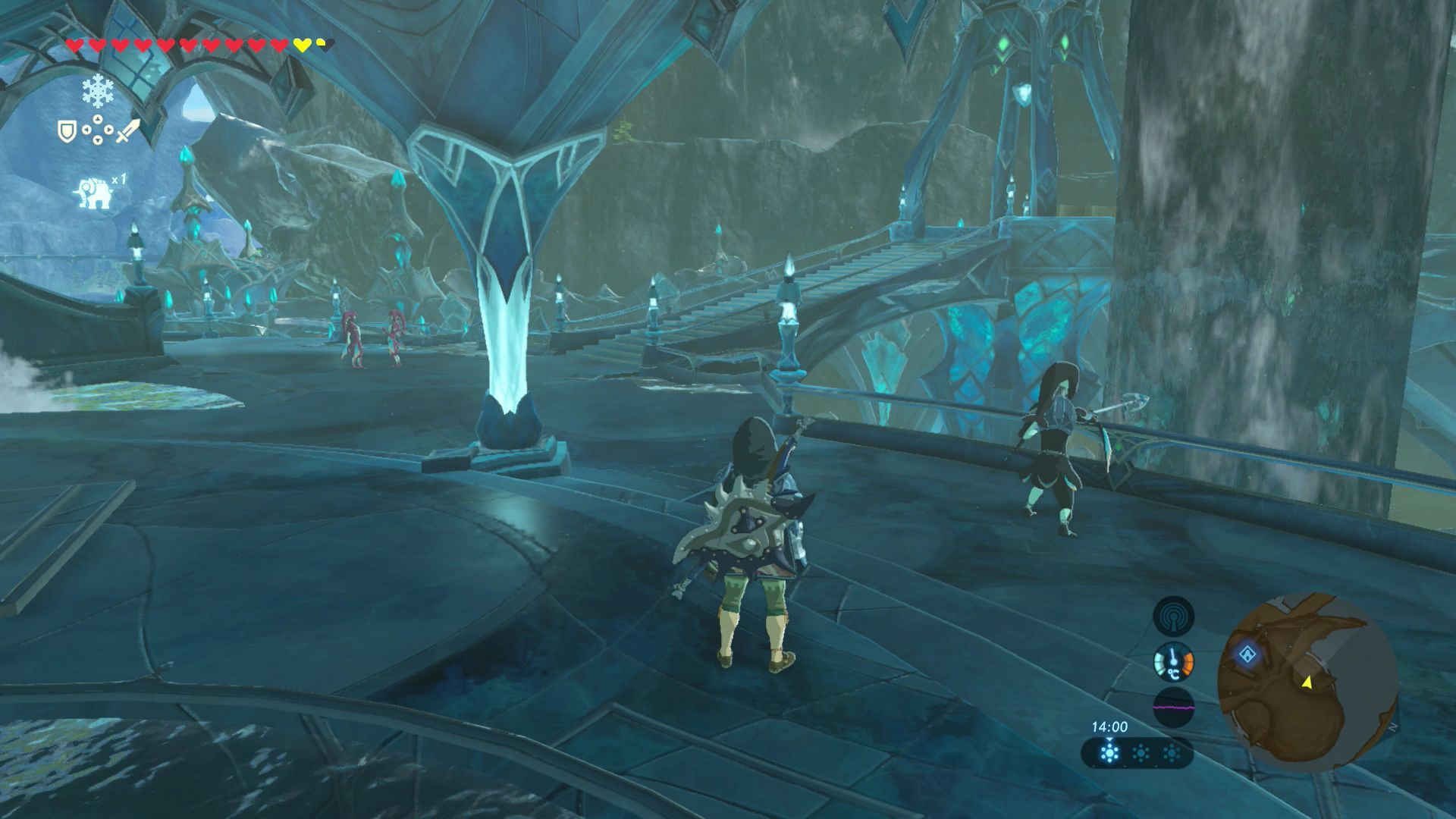
Task: Check the temperature gauge icon
Action: [1173, 662]
